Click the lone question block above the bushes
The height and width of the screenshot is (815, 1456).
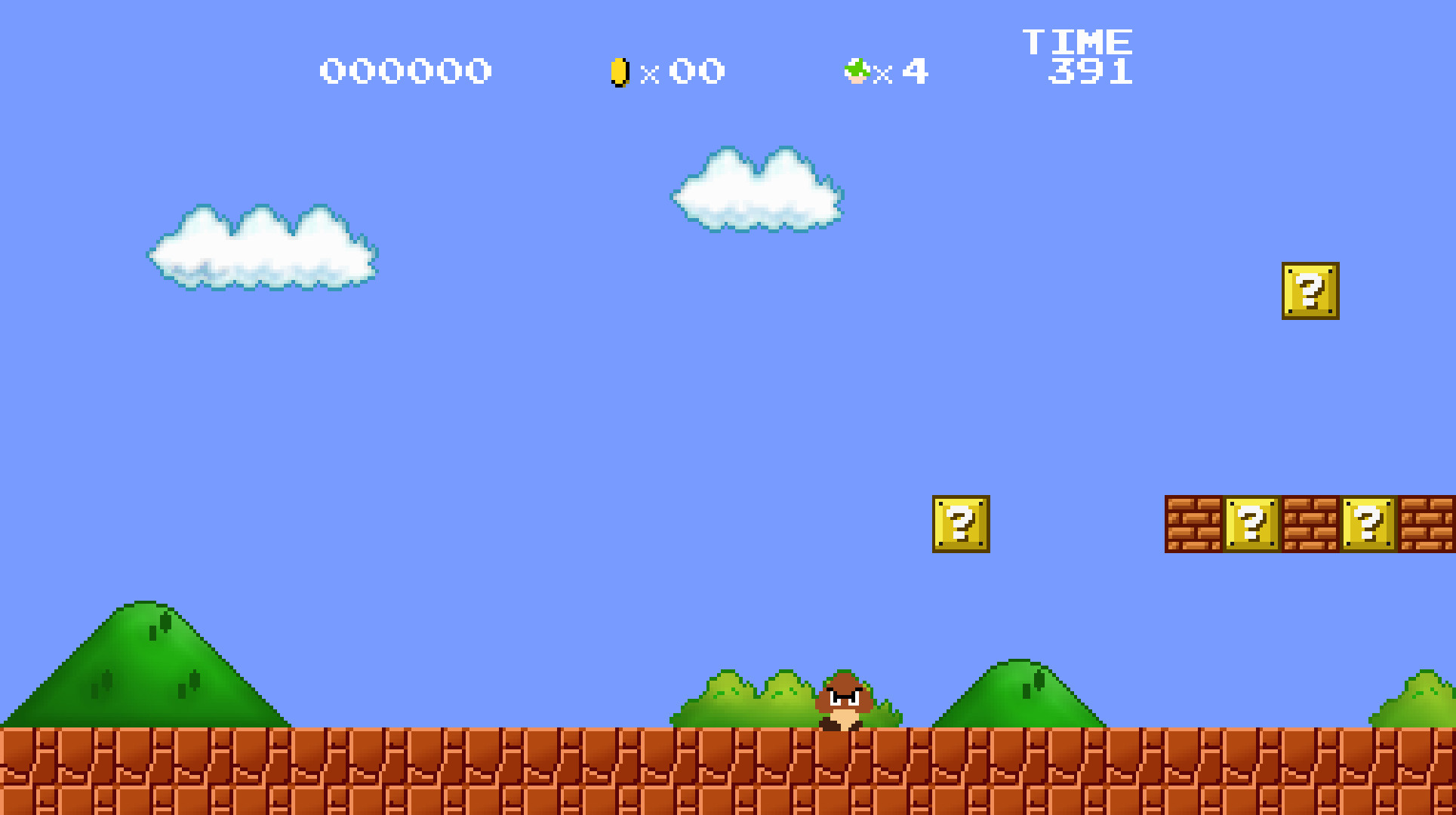960,524
